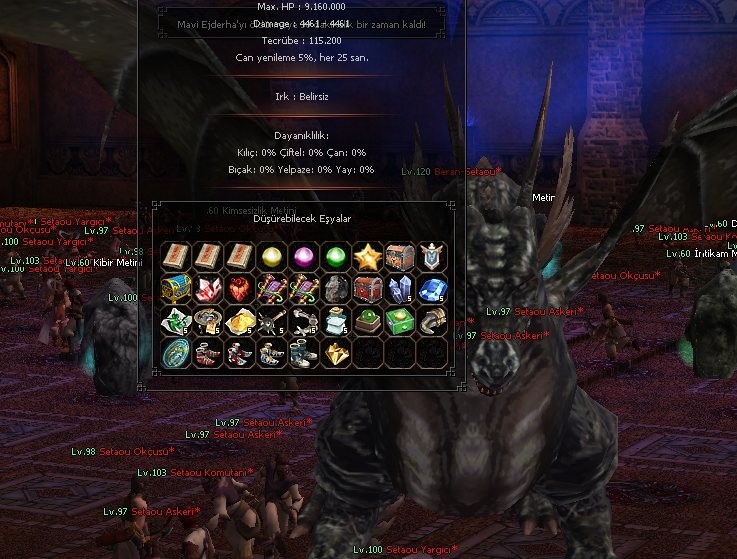Image resolution: width=737 pixels, height=559 pixels.
Task: Choose the blue and gold treasure chest
Action: click(176, 288)
